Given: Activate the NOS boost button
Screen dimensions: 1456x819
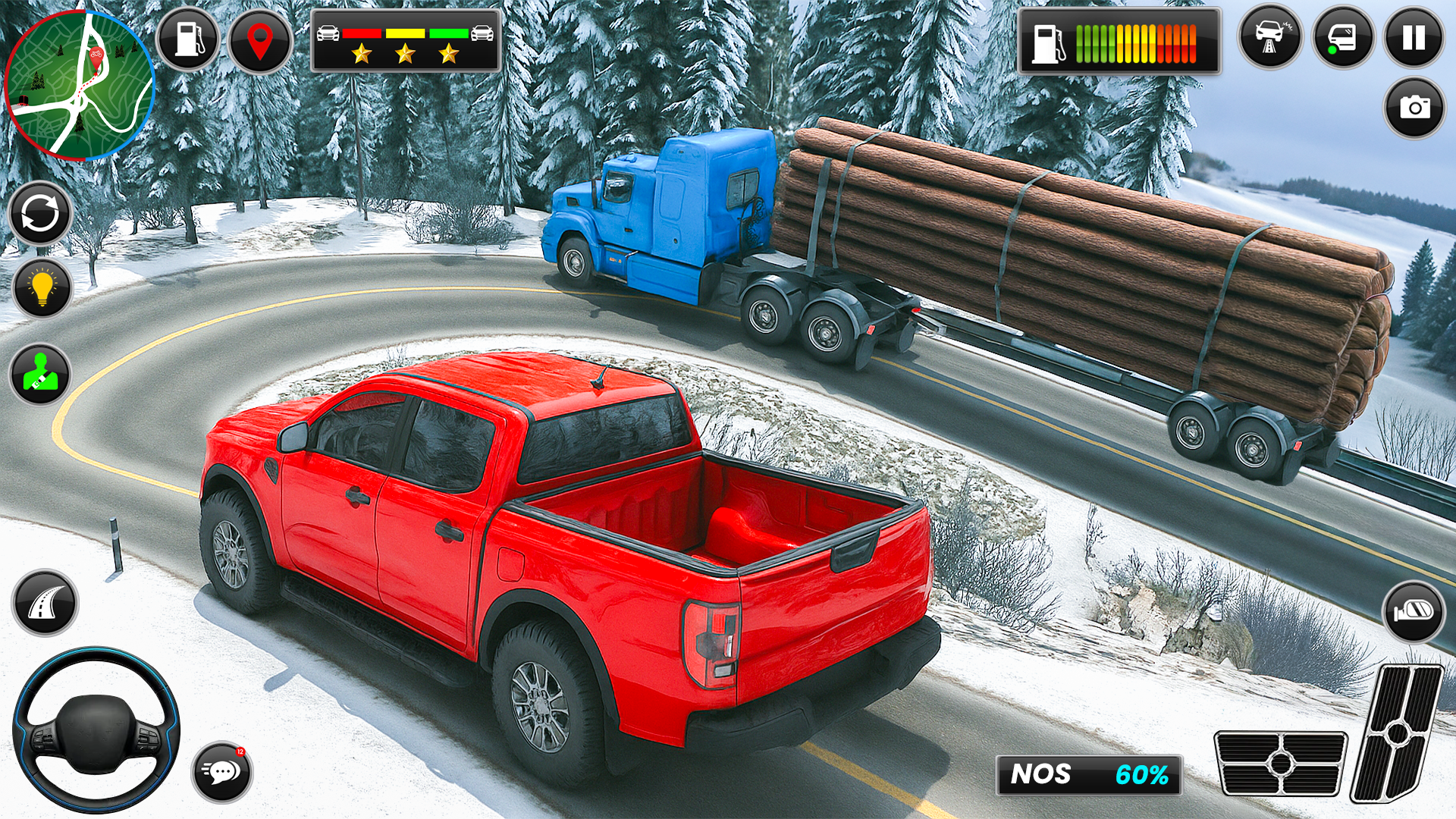Looking at the screenshot, I should click(1089, 775).
